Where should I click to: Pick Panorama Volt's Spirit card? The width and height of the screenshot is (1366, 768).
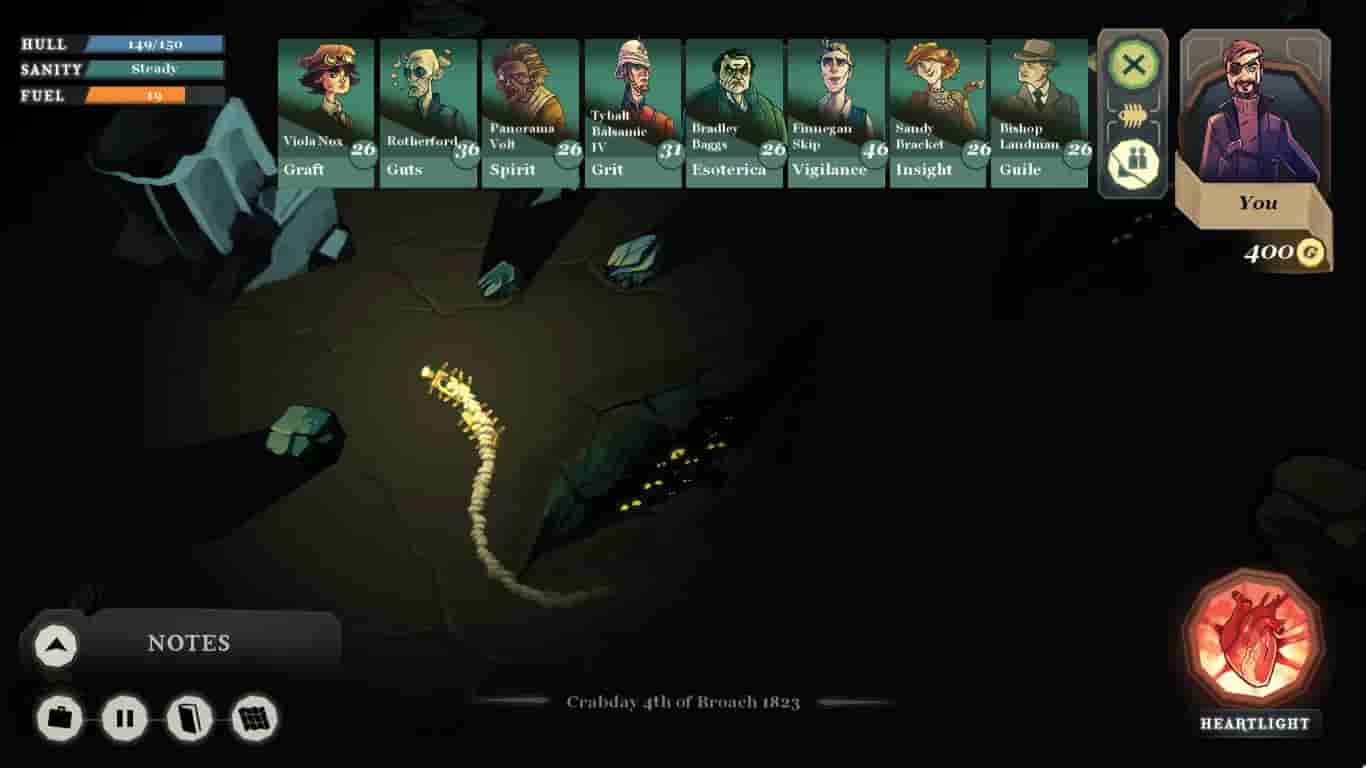point(531,112)
